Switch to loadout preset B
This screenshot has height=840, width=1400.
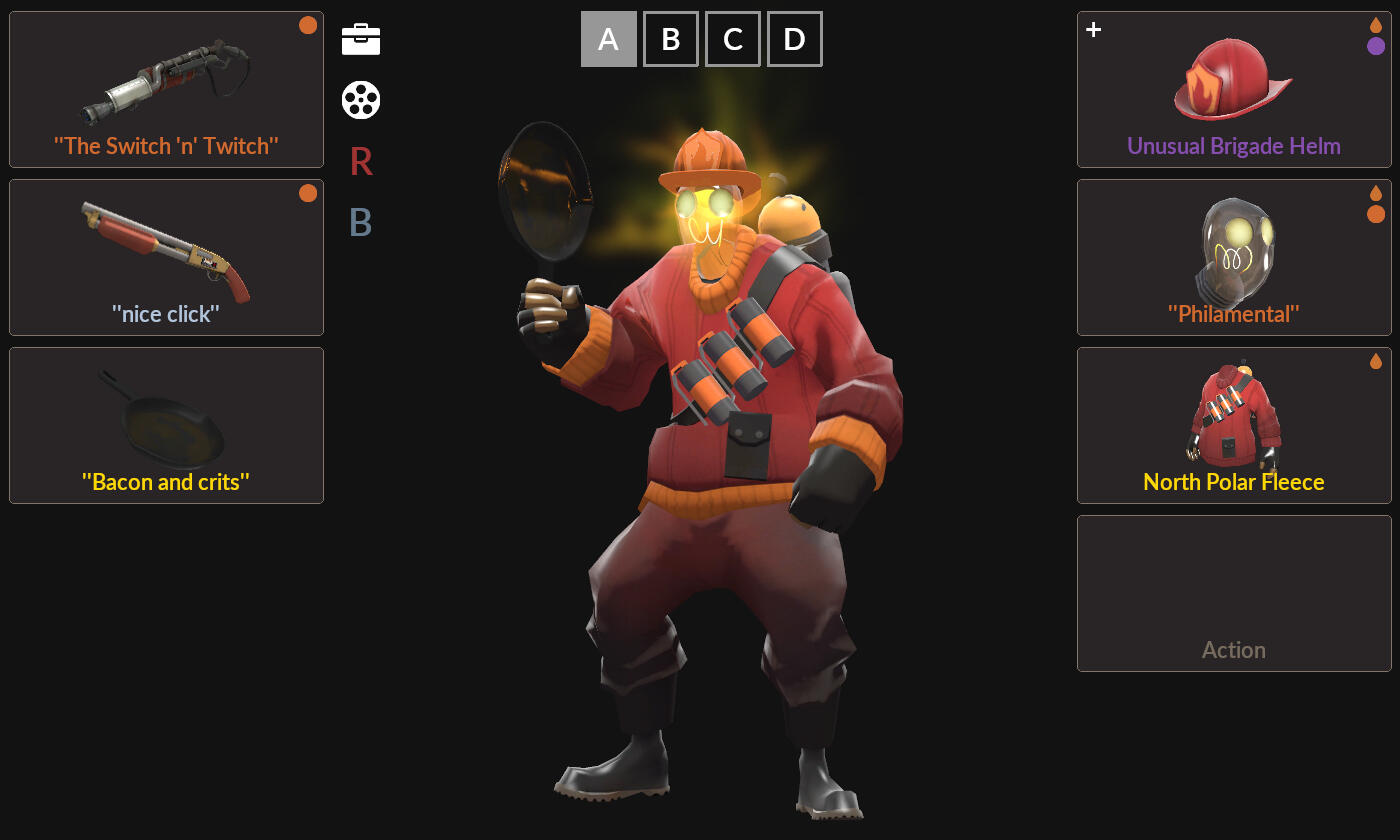(x=670, y=39)
